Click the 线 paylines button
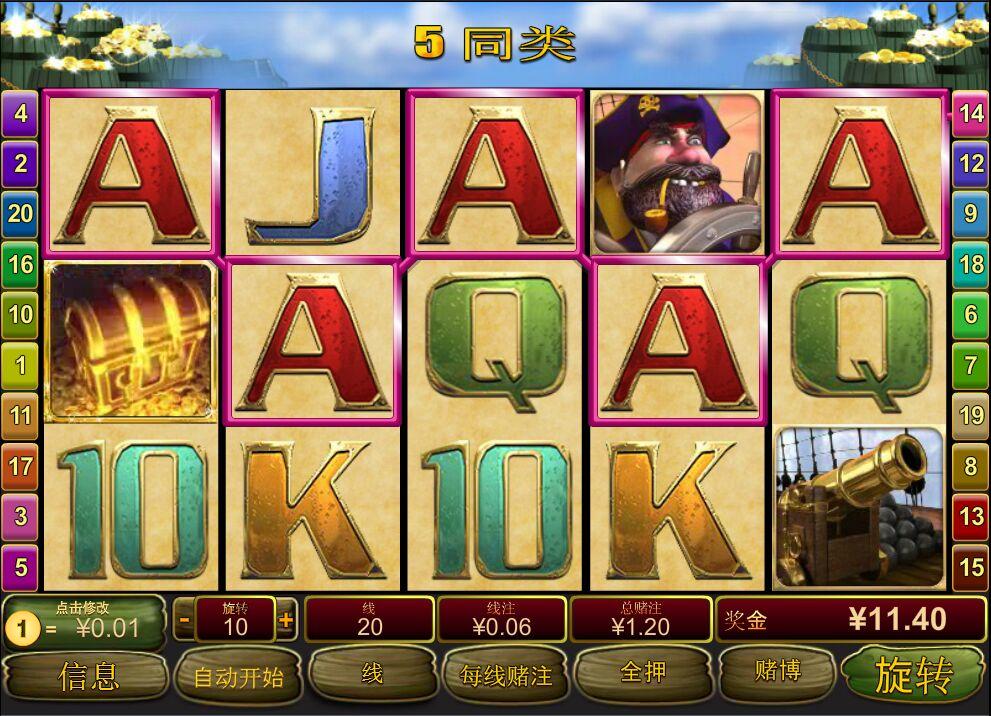This screenshot has width=991, height=716. click(372, 674)
